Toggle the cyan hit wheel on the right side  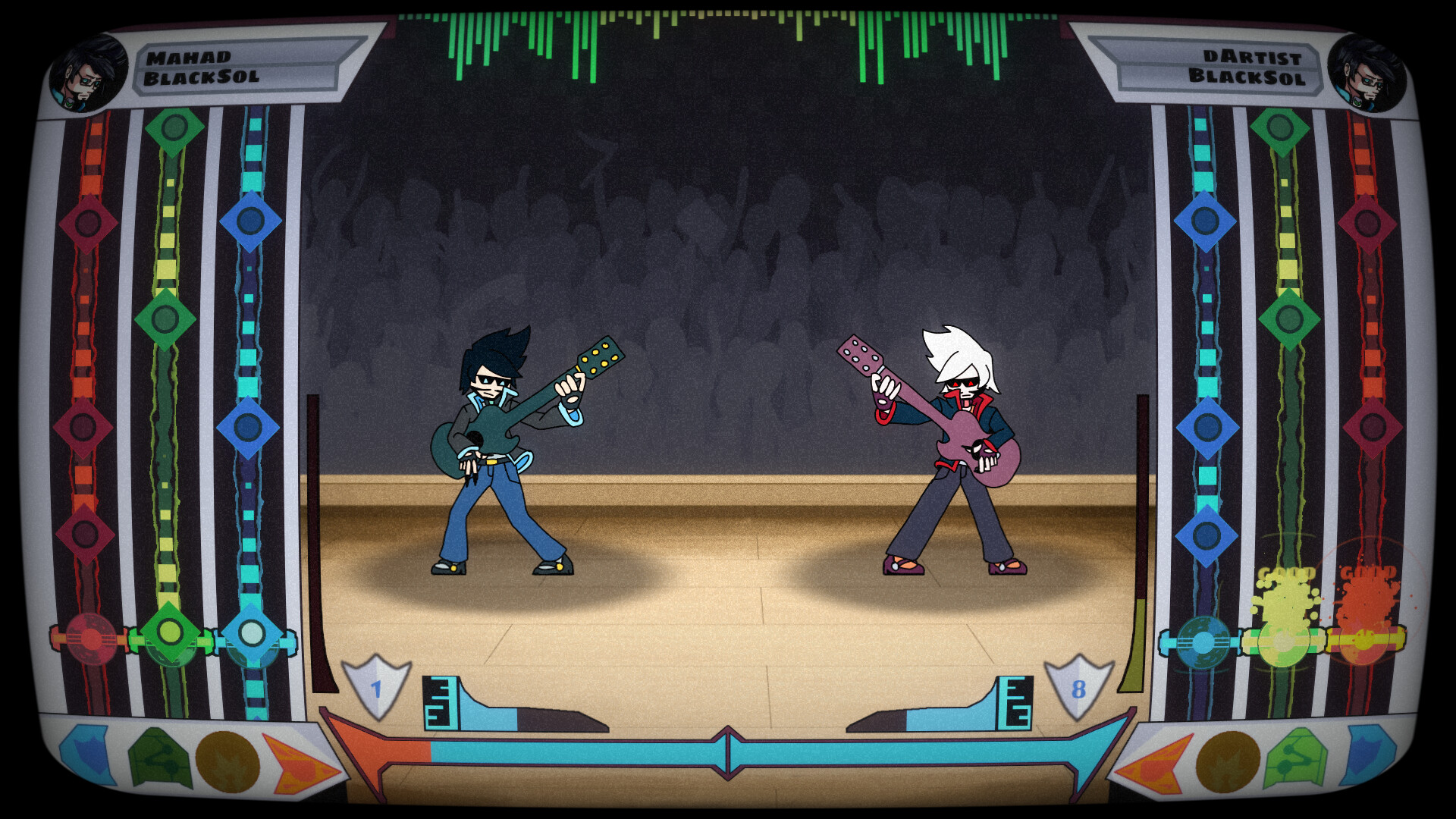[x=1204, y=641]
